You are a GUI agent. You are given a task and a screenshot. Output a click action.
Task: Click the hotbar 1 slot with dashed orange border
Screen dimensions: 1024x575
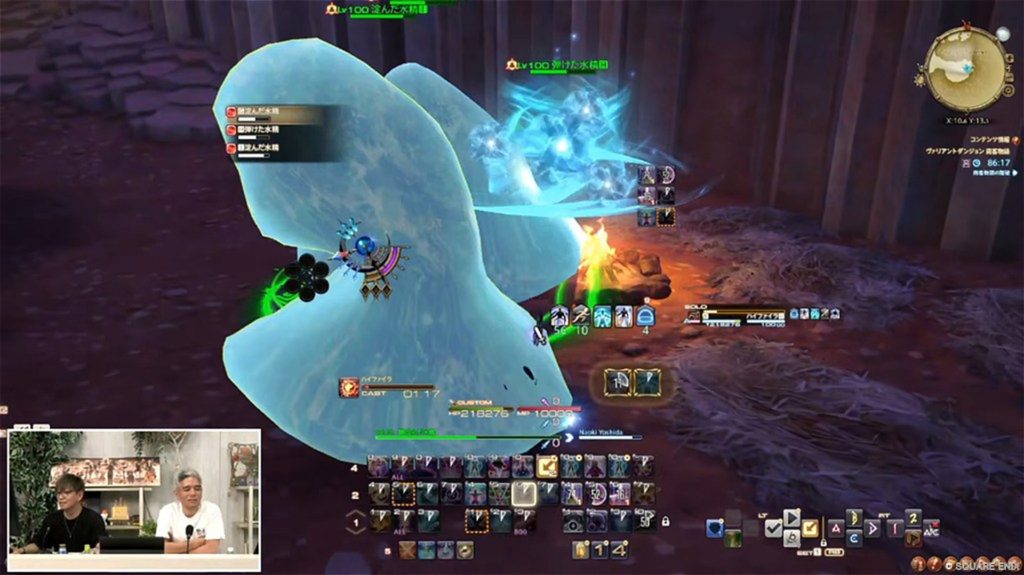[476, 520]
